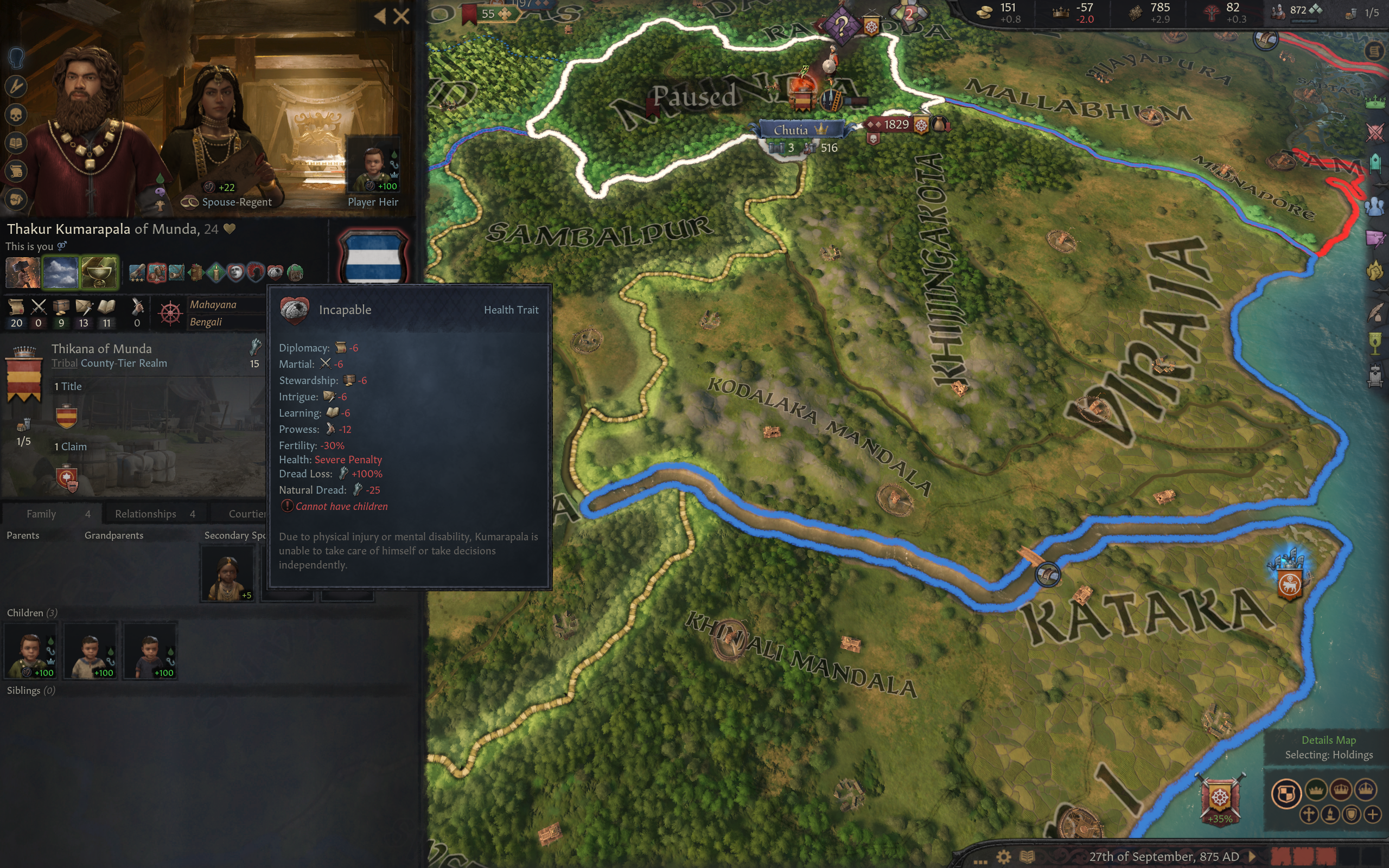Unpause with the play arrow beside the date

(x=1253, y=857)
